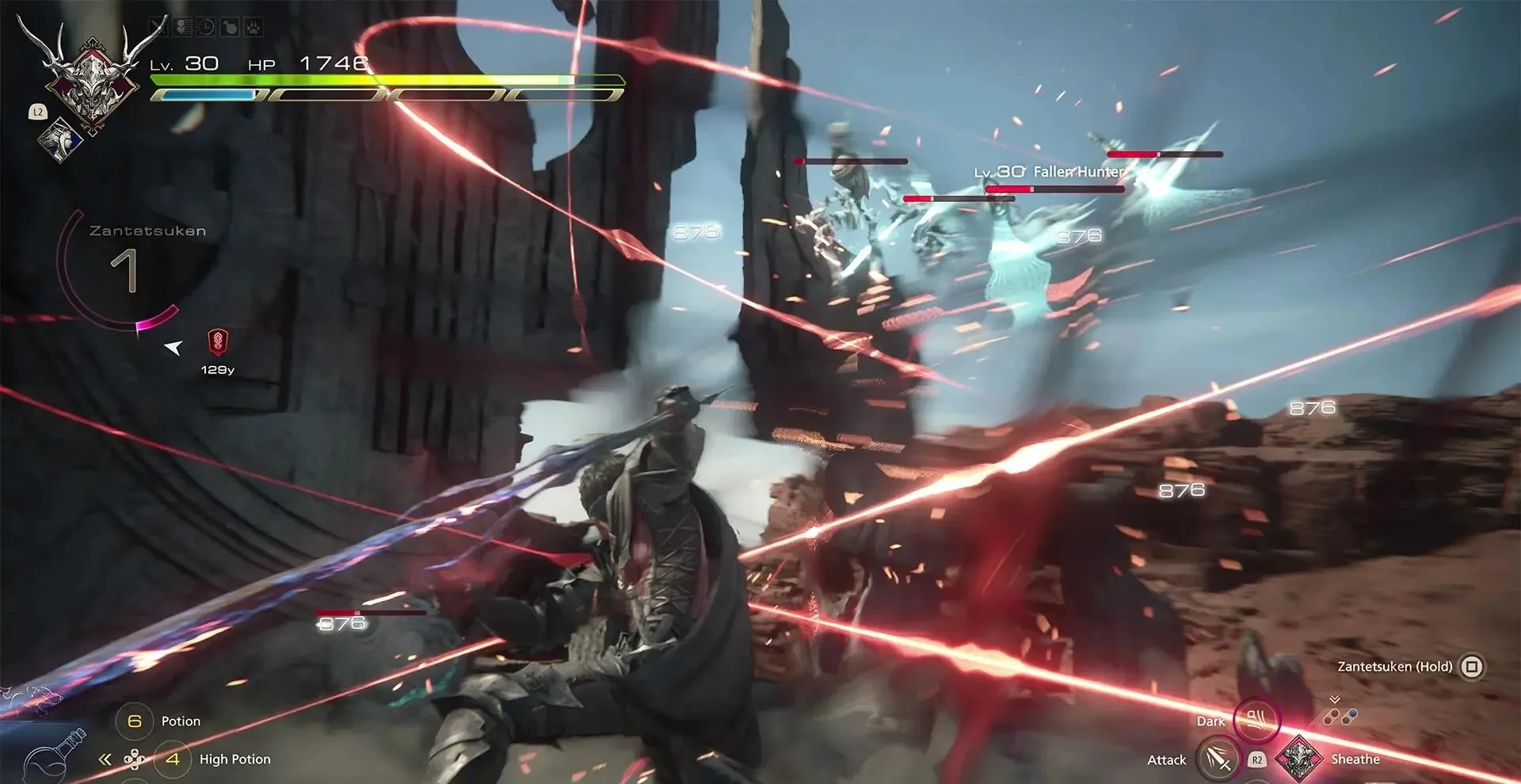Viewport: 1521px width, 784px height.
Task: Click the clock timer status icon
Action: click(x=205, y=28)
